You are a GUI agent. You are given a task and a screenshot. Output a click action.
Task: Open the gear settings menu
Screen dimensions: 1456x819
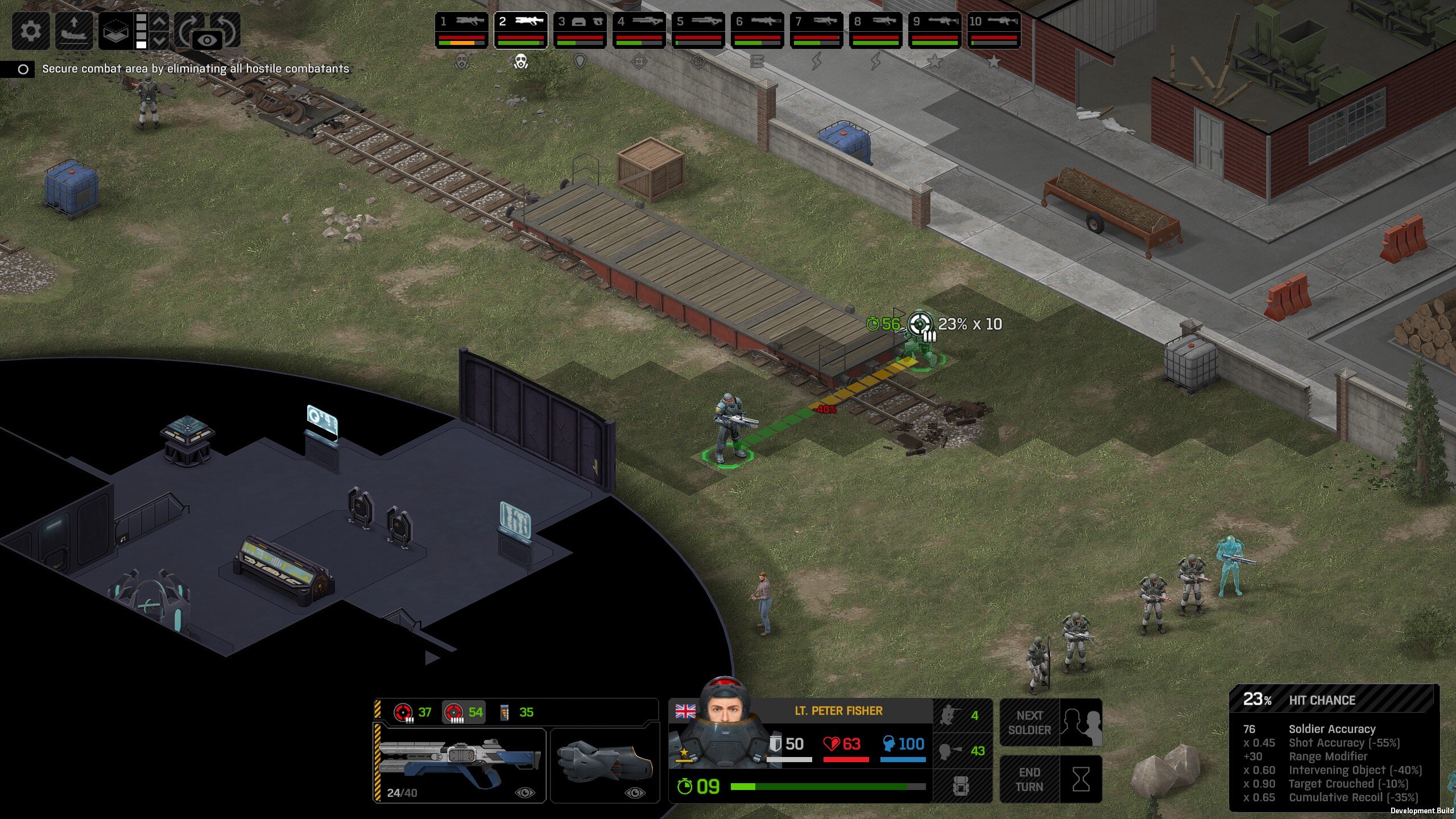31,30
